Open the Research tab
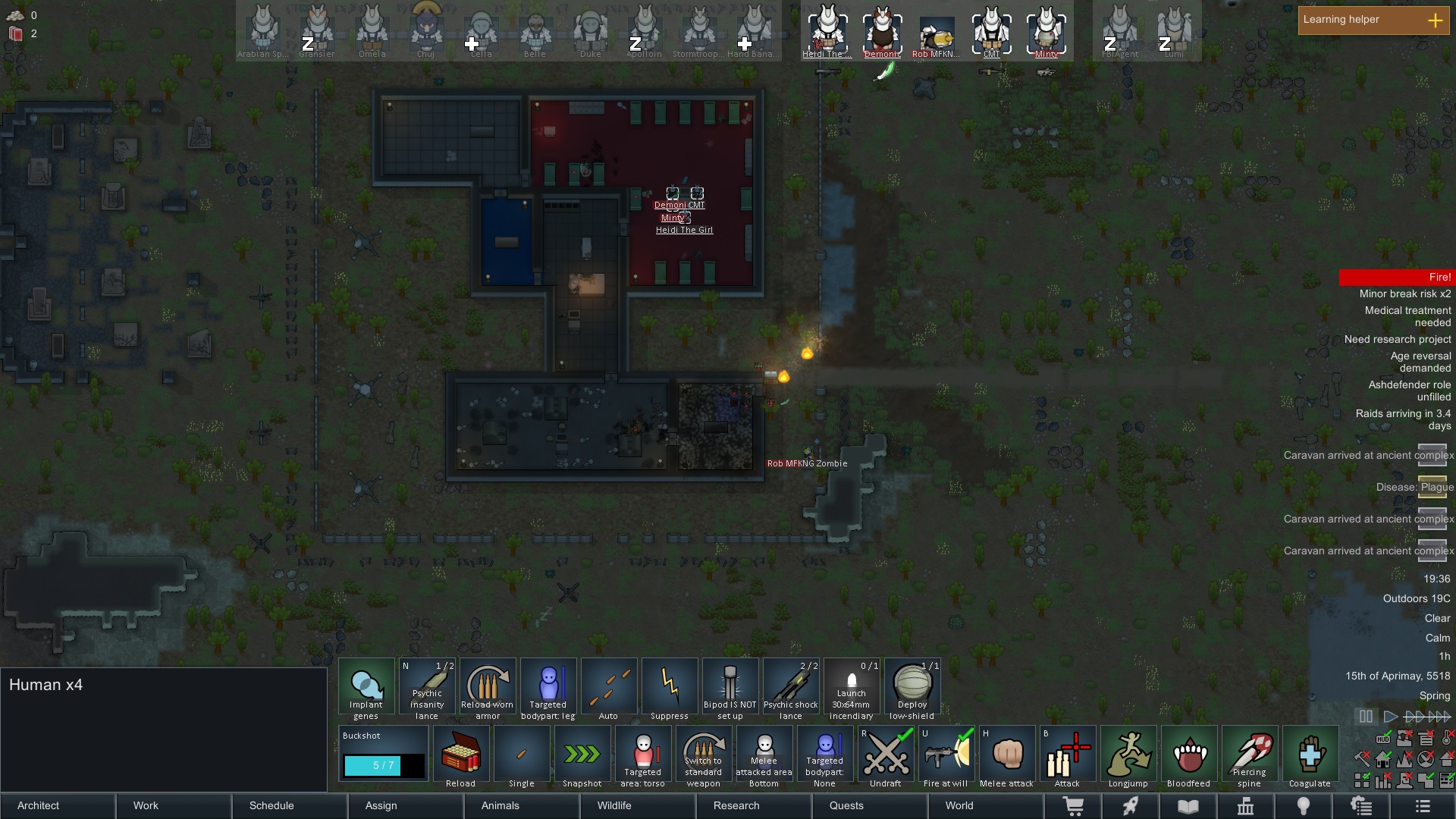 [x=754, y=805]
